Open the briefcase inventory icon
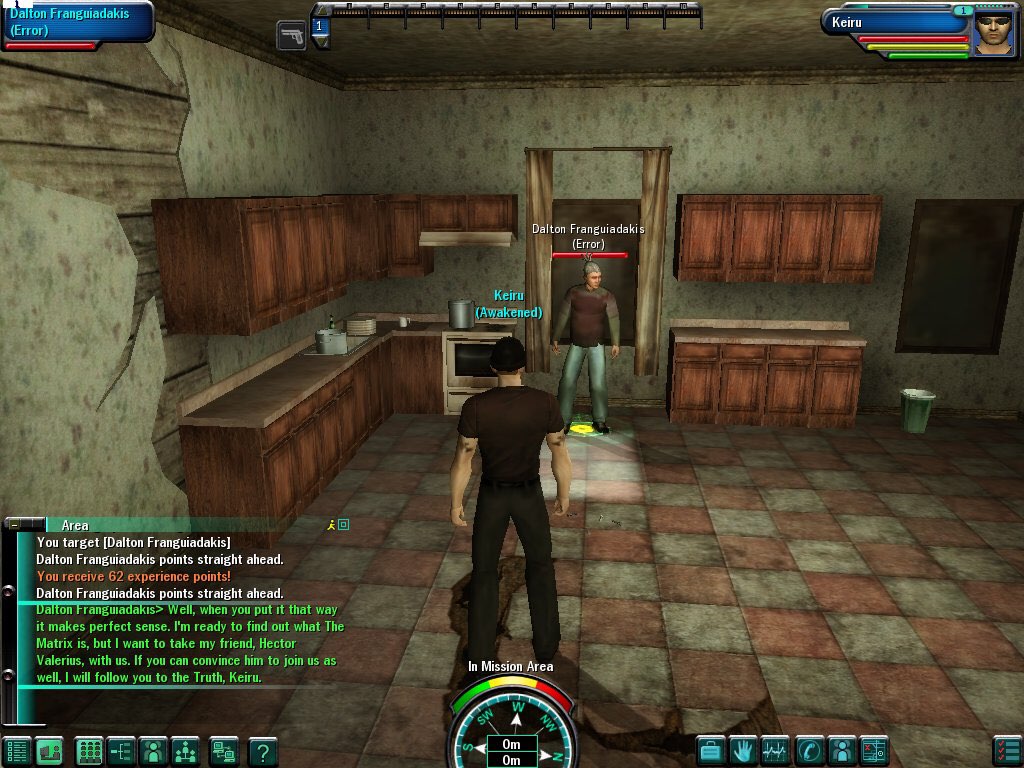 pos(710,750)
